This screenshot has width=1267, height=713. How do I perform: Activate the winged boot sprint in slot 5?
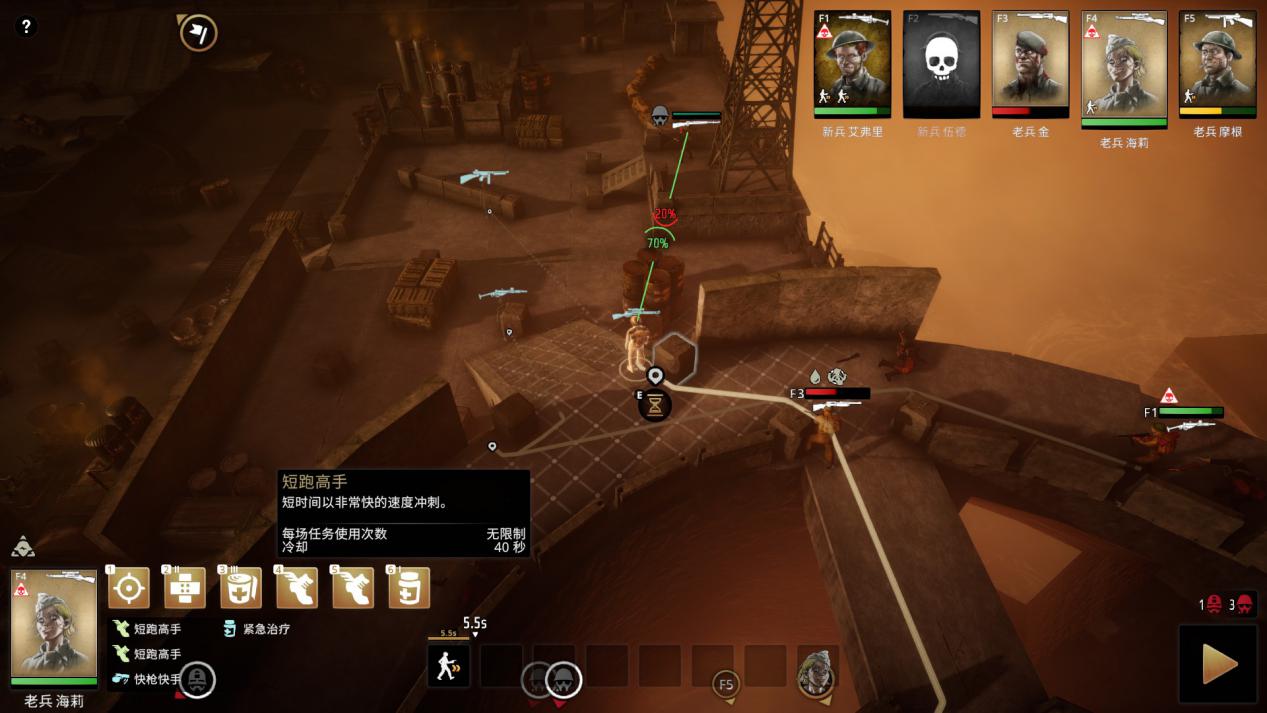(353, 588)
